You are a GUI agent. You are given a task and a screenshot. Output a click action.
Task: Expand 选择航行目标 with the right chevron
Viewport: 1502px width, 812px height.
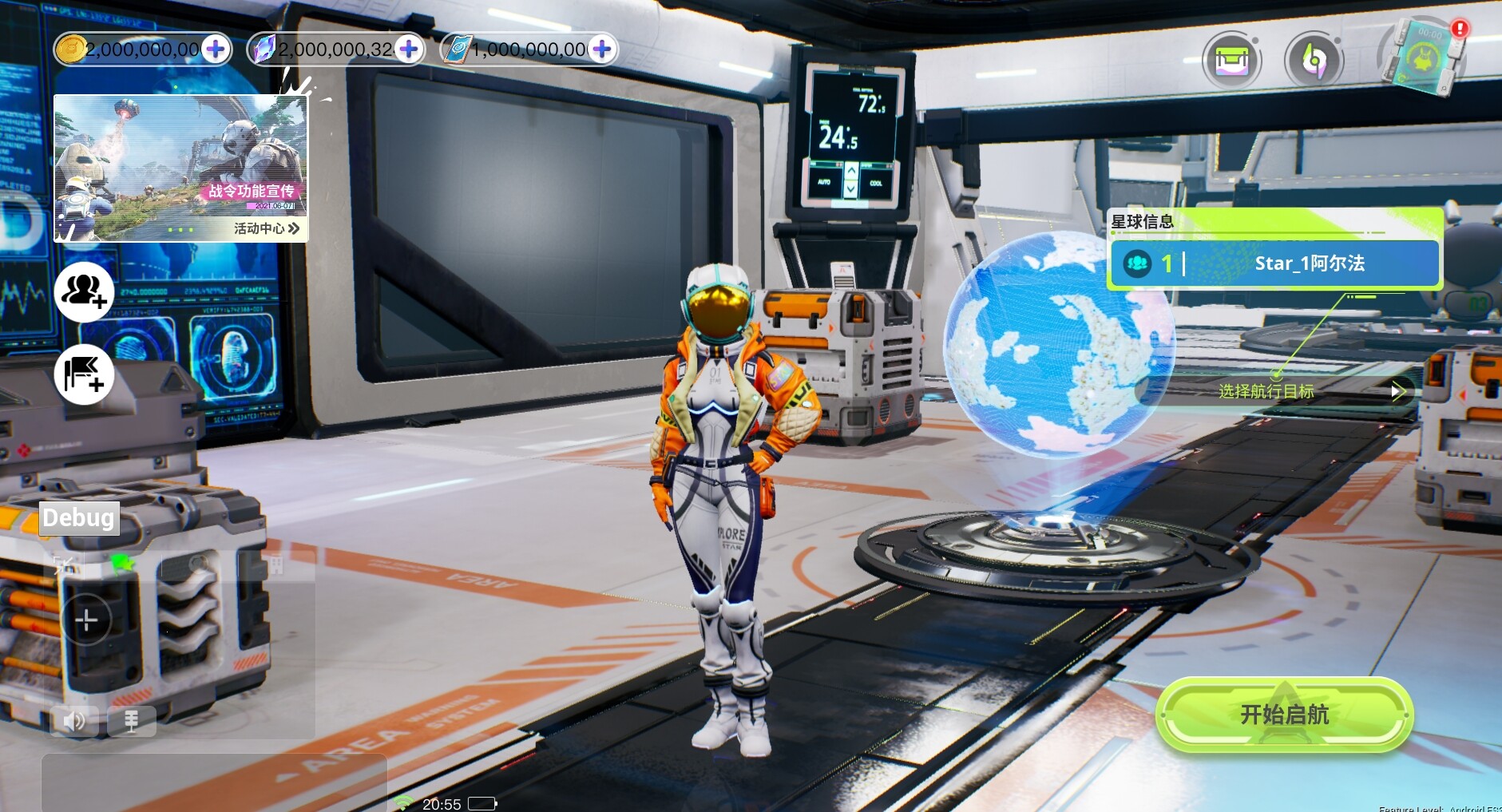pos(1397,390)
